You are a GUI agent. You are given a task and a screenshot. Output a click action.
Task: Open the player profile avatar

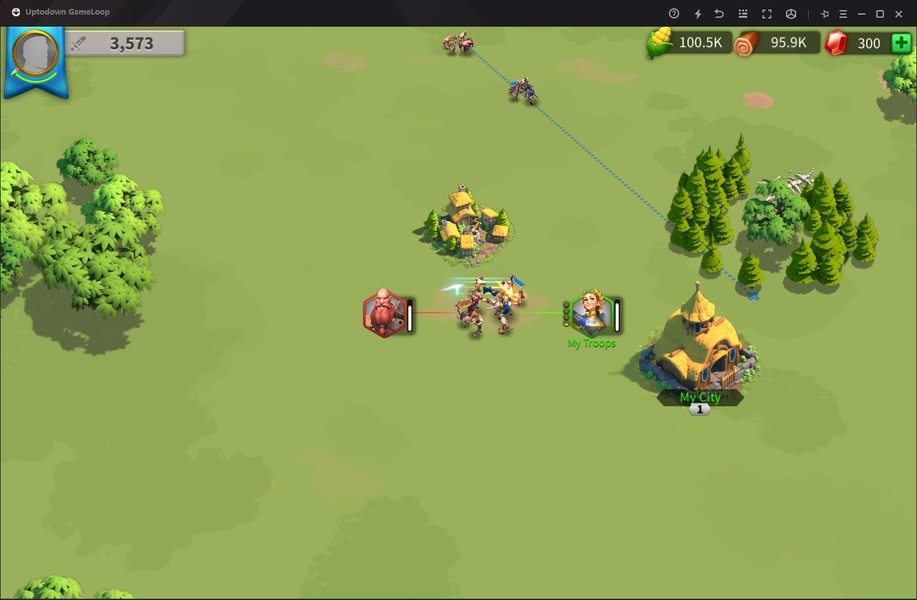[36, 53]
